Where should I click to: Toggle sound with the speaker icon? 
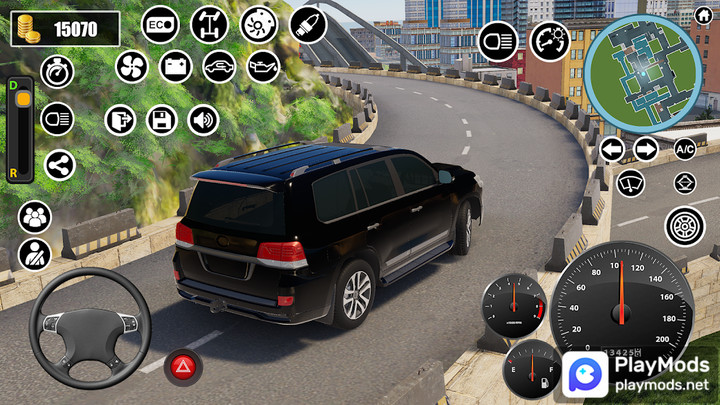coord(203,120)
